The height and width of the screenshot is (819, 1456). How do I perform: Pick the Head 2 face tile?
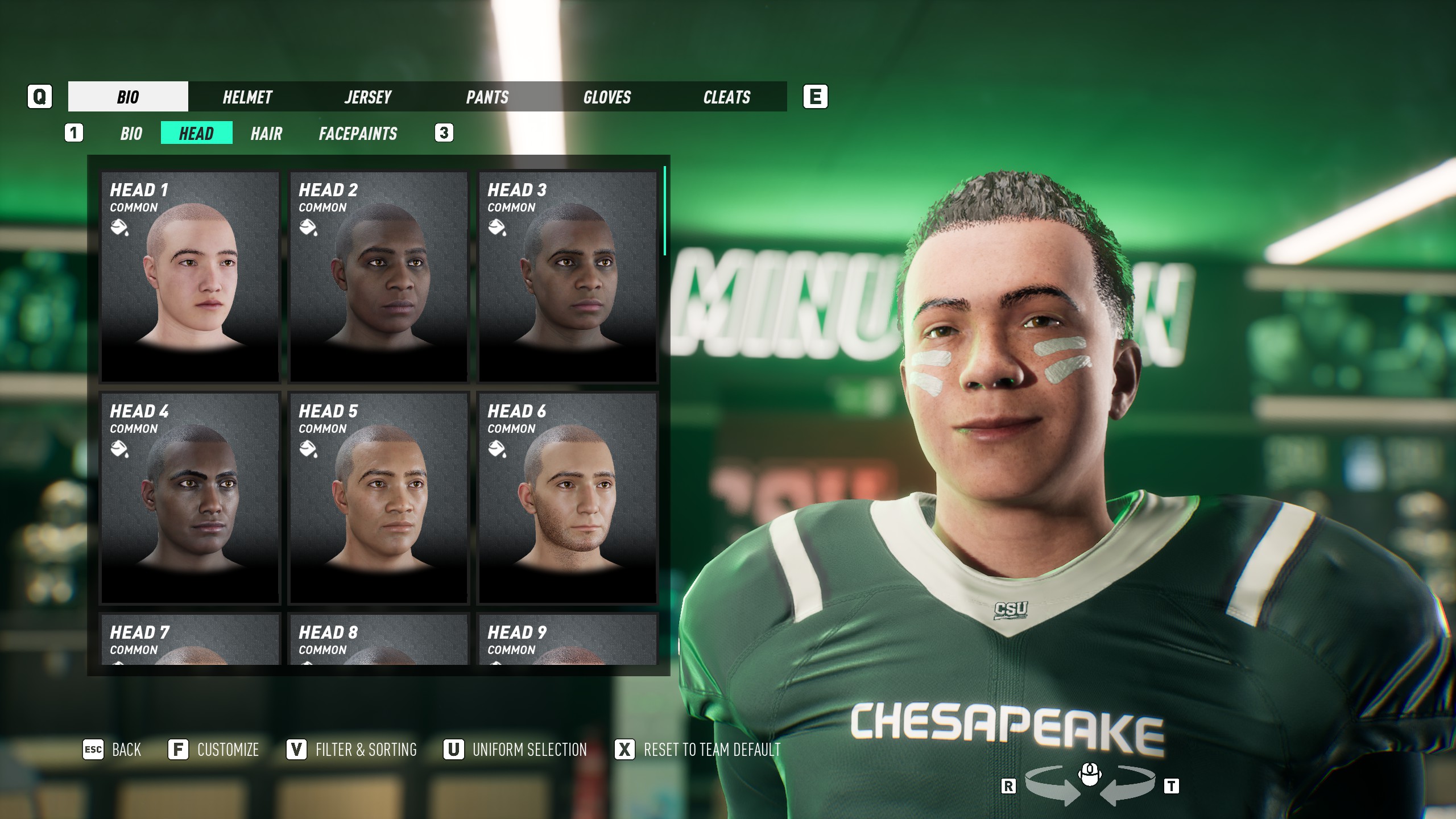tap(379, 276)
